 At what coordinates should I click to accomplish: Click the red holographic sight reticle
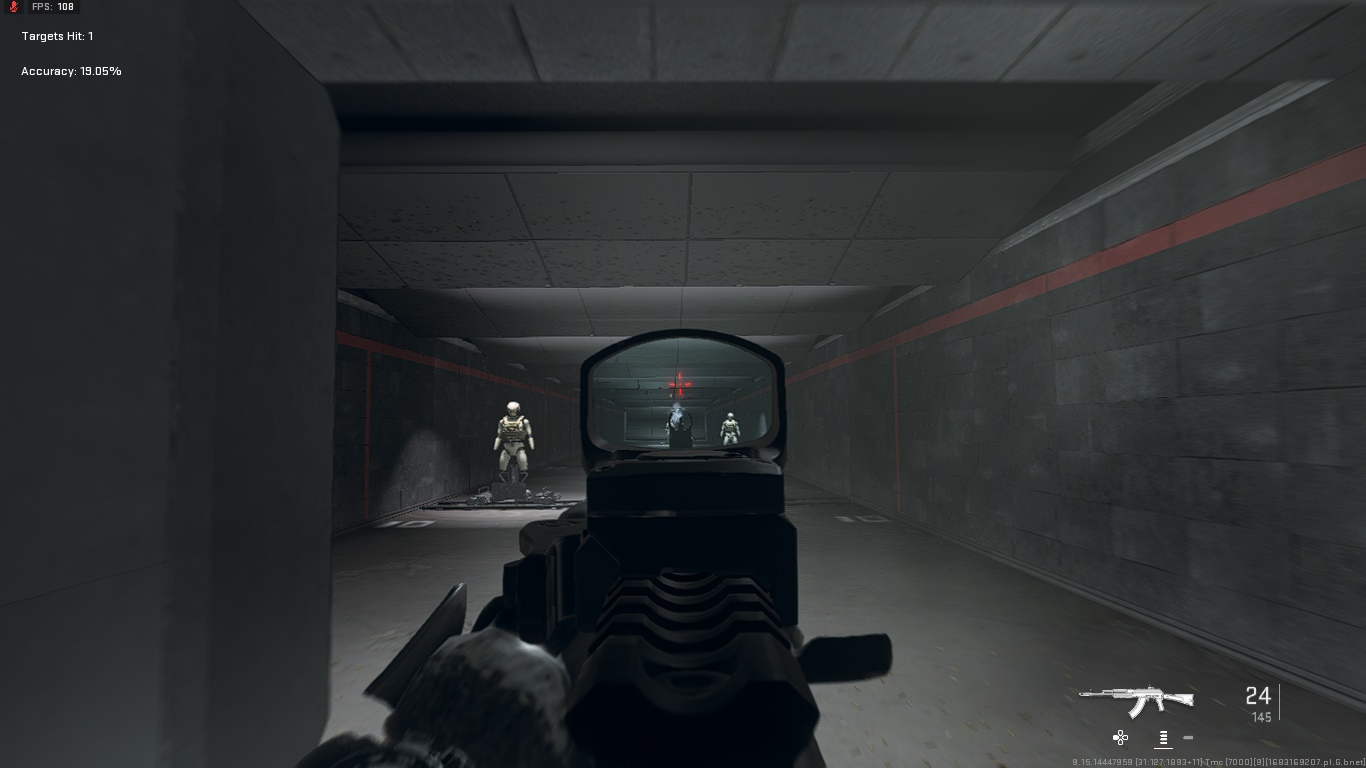[680, 382]
